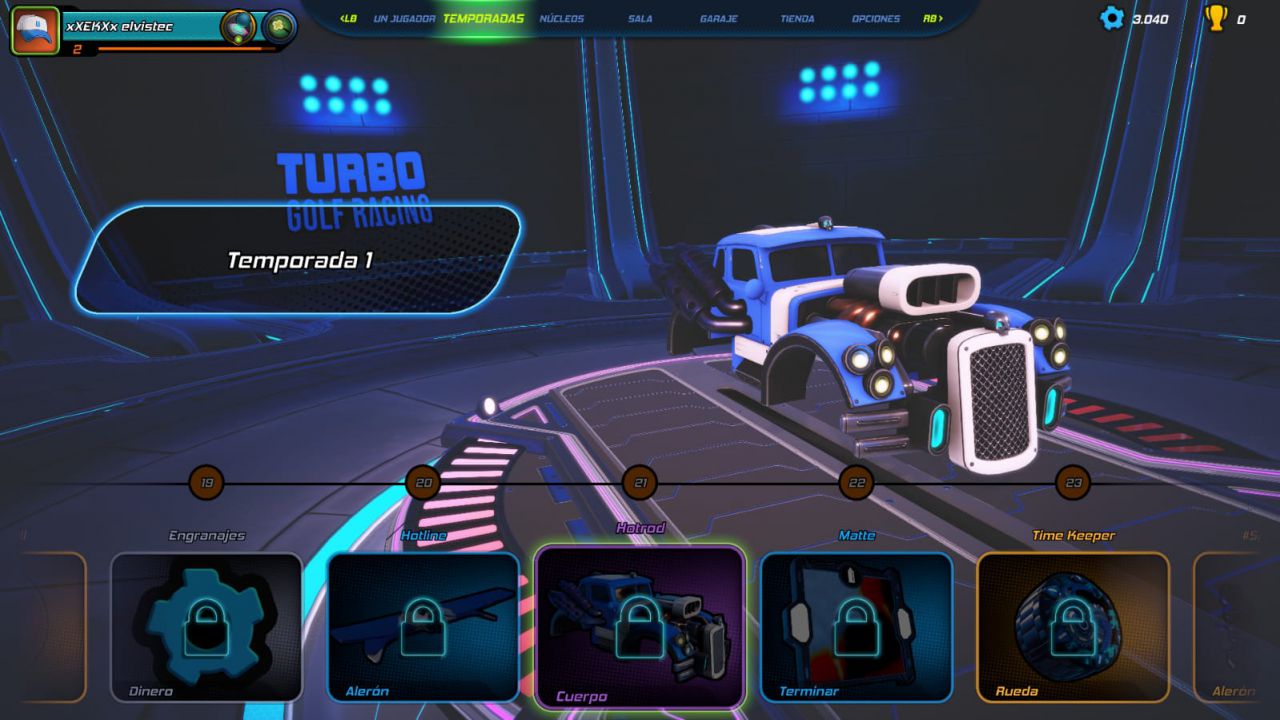This screenshot has width=1280, height=720.
Task: Open OPCIONES settings
Action: click(876, 18)
